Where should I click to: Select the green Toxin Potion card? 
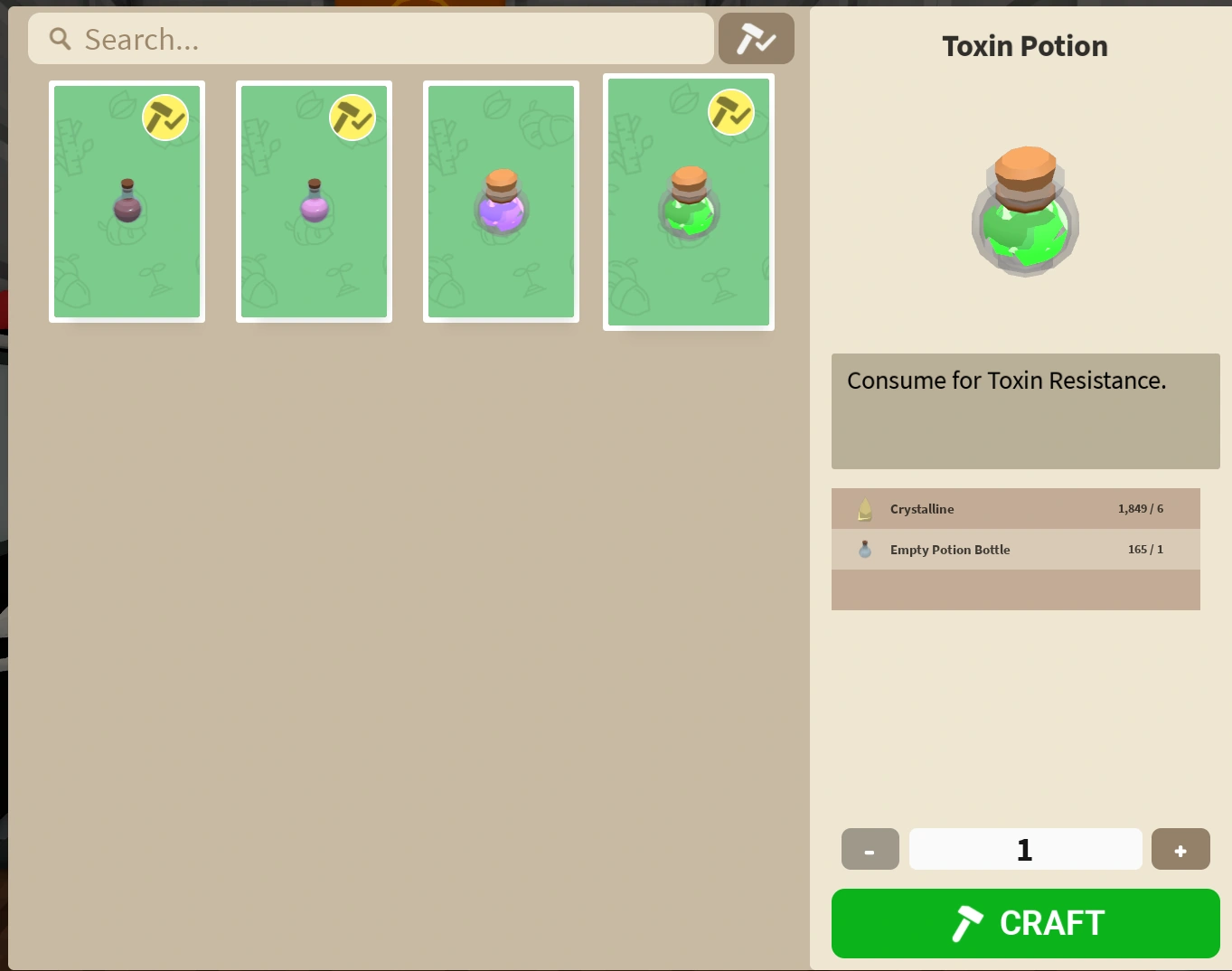tap(688, 202)
